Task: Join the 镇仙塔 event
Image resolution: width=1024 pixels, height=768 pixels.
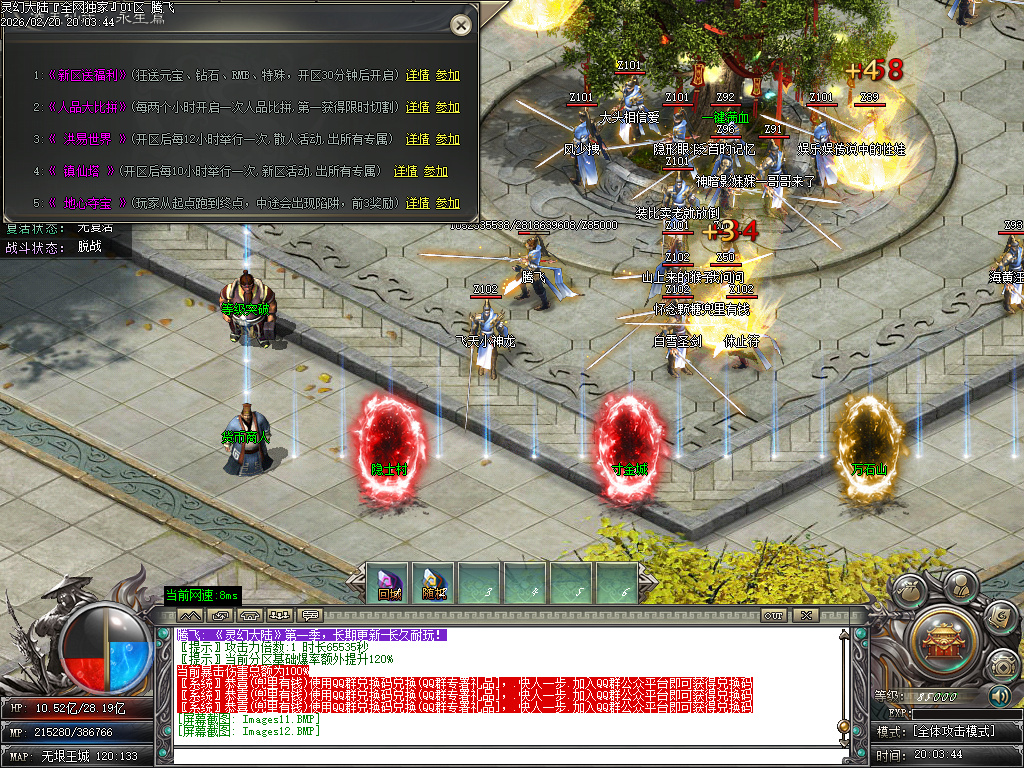Action: (x=436, y=171)
